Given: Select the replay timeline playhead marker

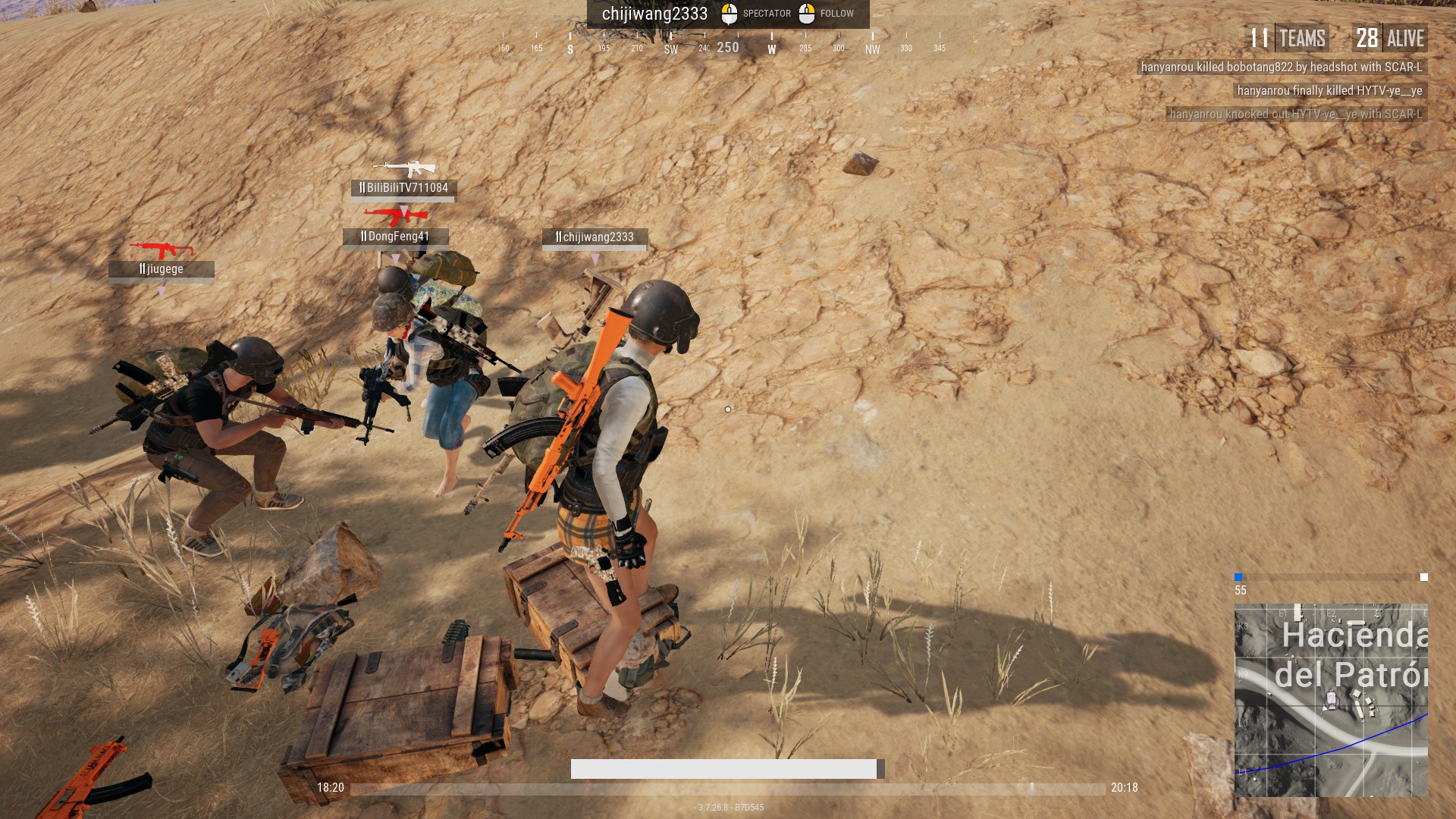Looking at the screenshot, I should tap(1031, 789).
